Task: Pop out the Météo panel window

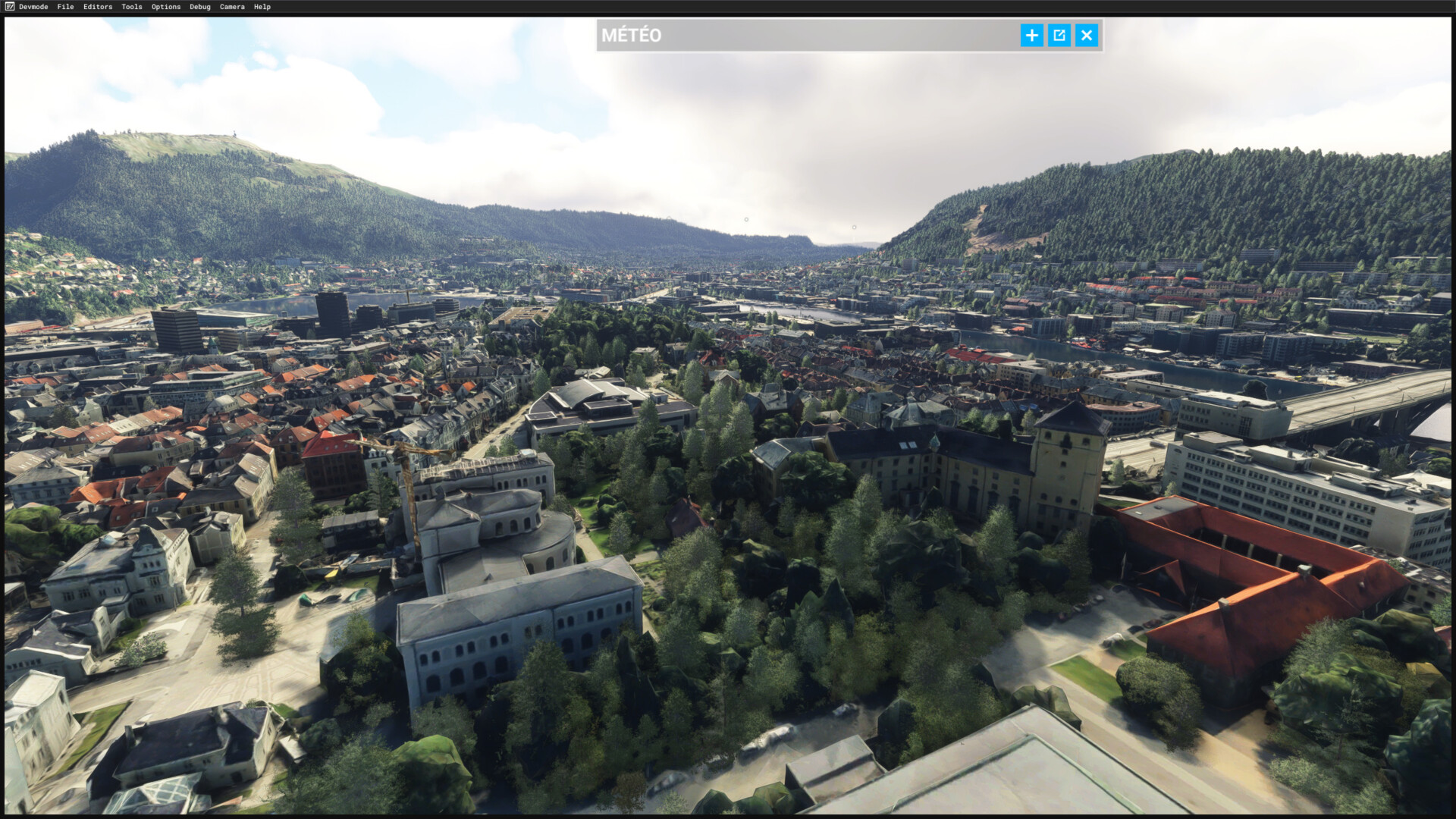Action: (1059, 35)
